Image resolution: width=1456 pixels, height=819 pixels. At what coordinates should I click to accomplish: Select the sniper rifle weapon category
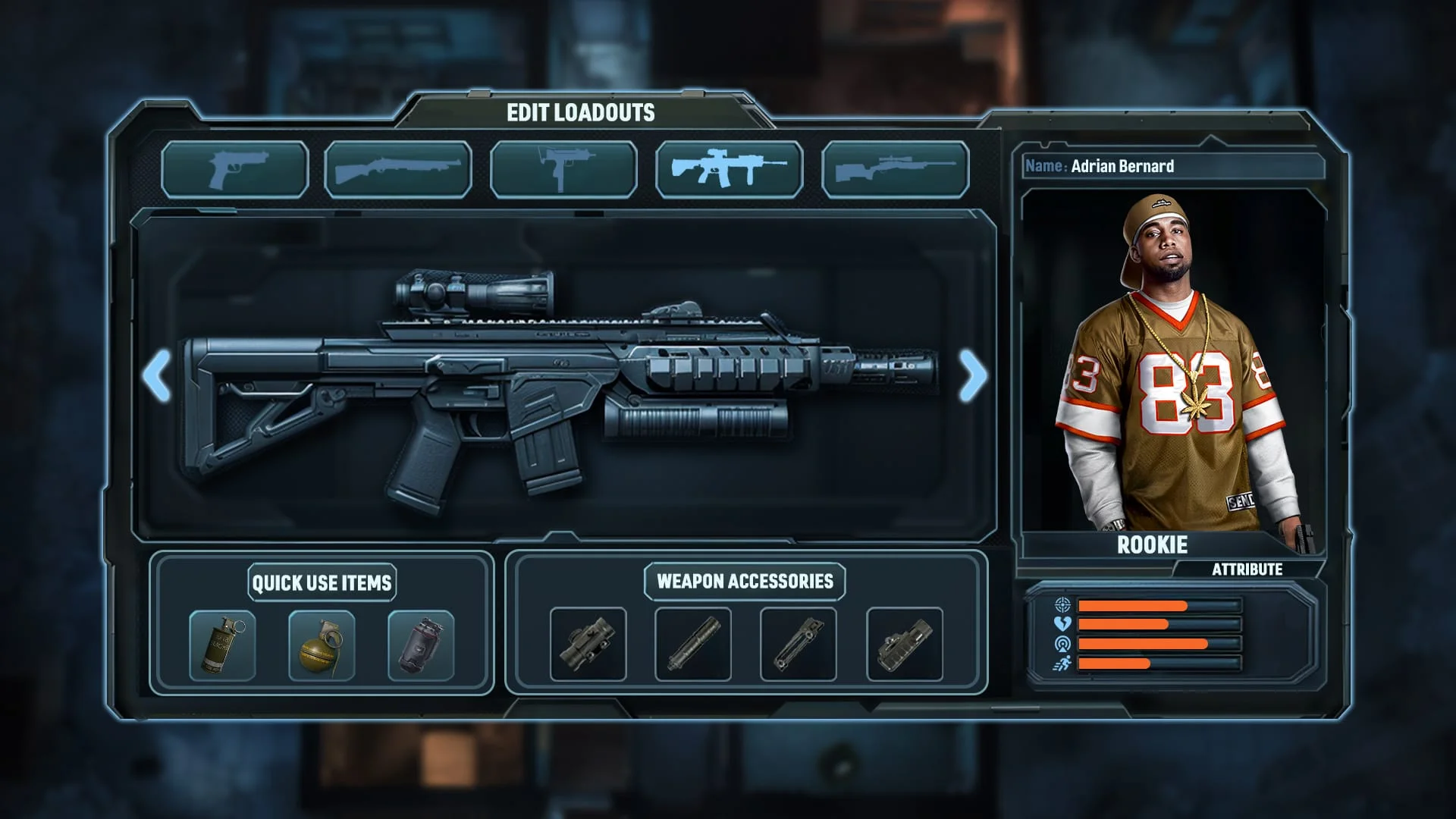895,169
